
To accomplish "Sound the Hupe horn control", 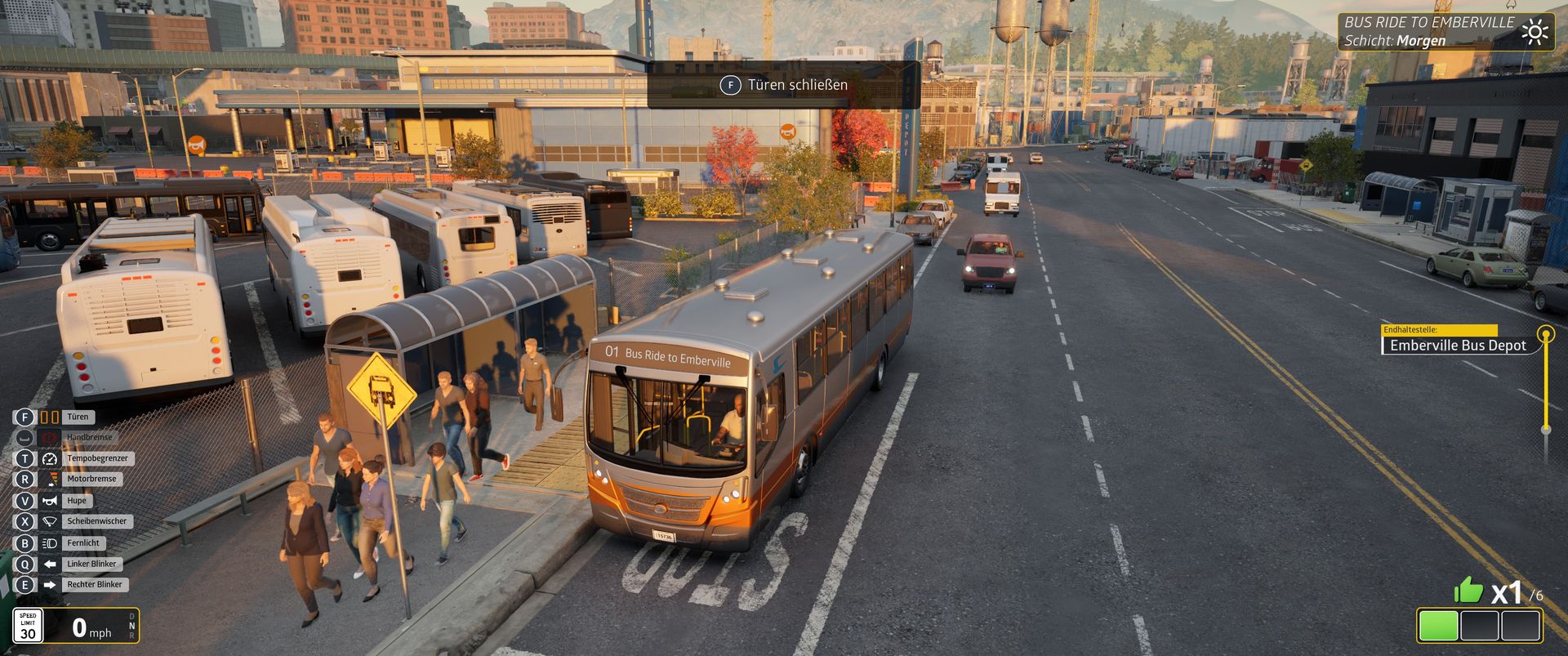I will (x=76, y=501).
